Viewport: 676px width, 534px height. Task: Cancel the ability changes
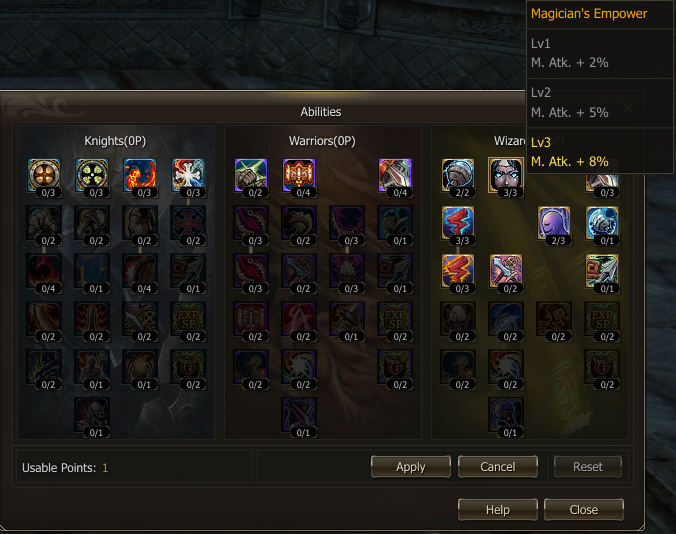pyautogui.click(x=497, y=466)
